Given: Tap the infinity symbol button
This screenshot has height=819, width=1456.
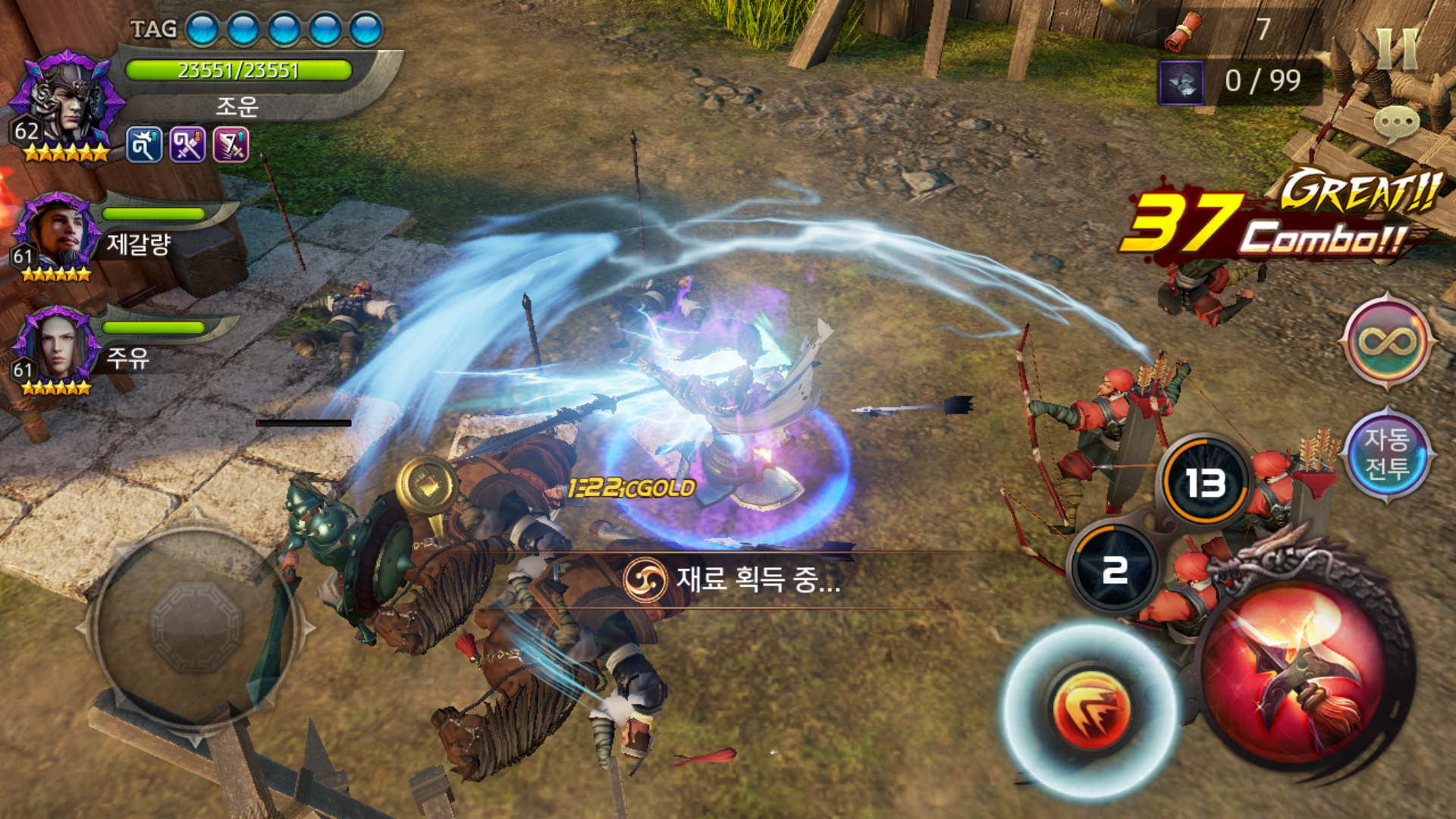Looking at the screenshot, I should point(1387,341).
